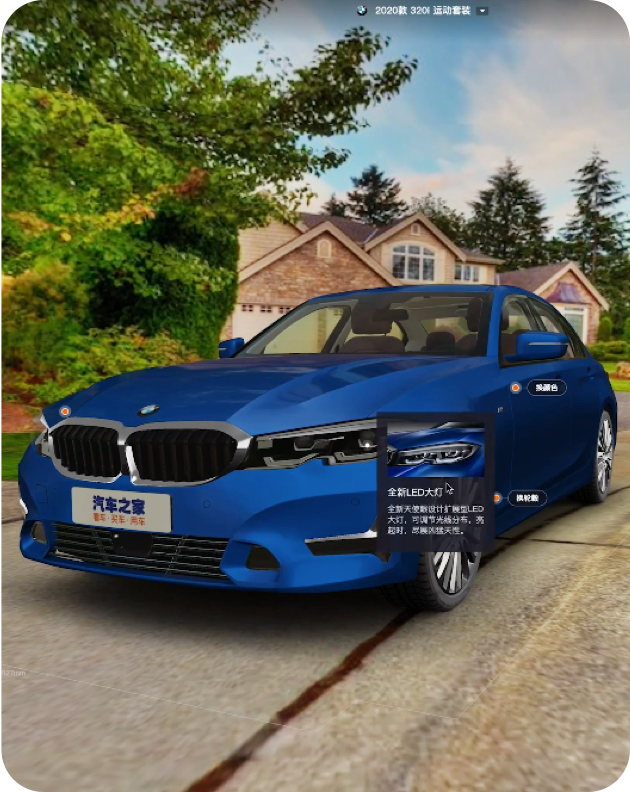Click the 换颜色 change color button

[x=547, y=387]
